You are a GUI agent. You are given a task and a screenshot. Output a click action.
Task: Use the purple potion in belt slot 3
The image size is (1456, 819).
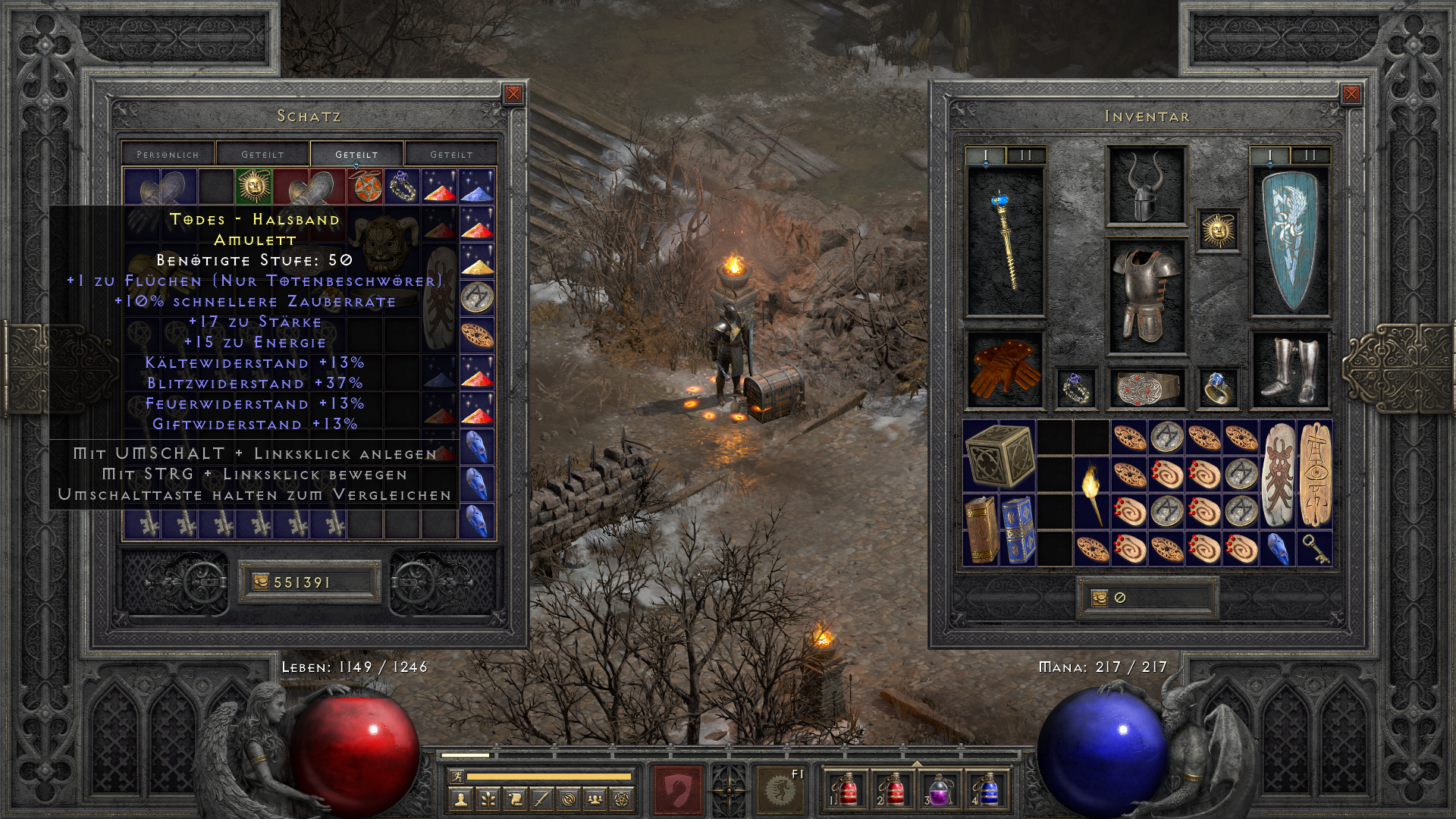(939, 789)
